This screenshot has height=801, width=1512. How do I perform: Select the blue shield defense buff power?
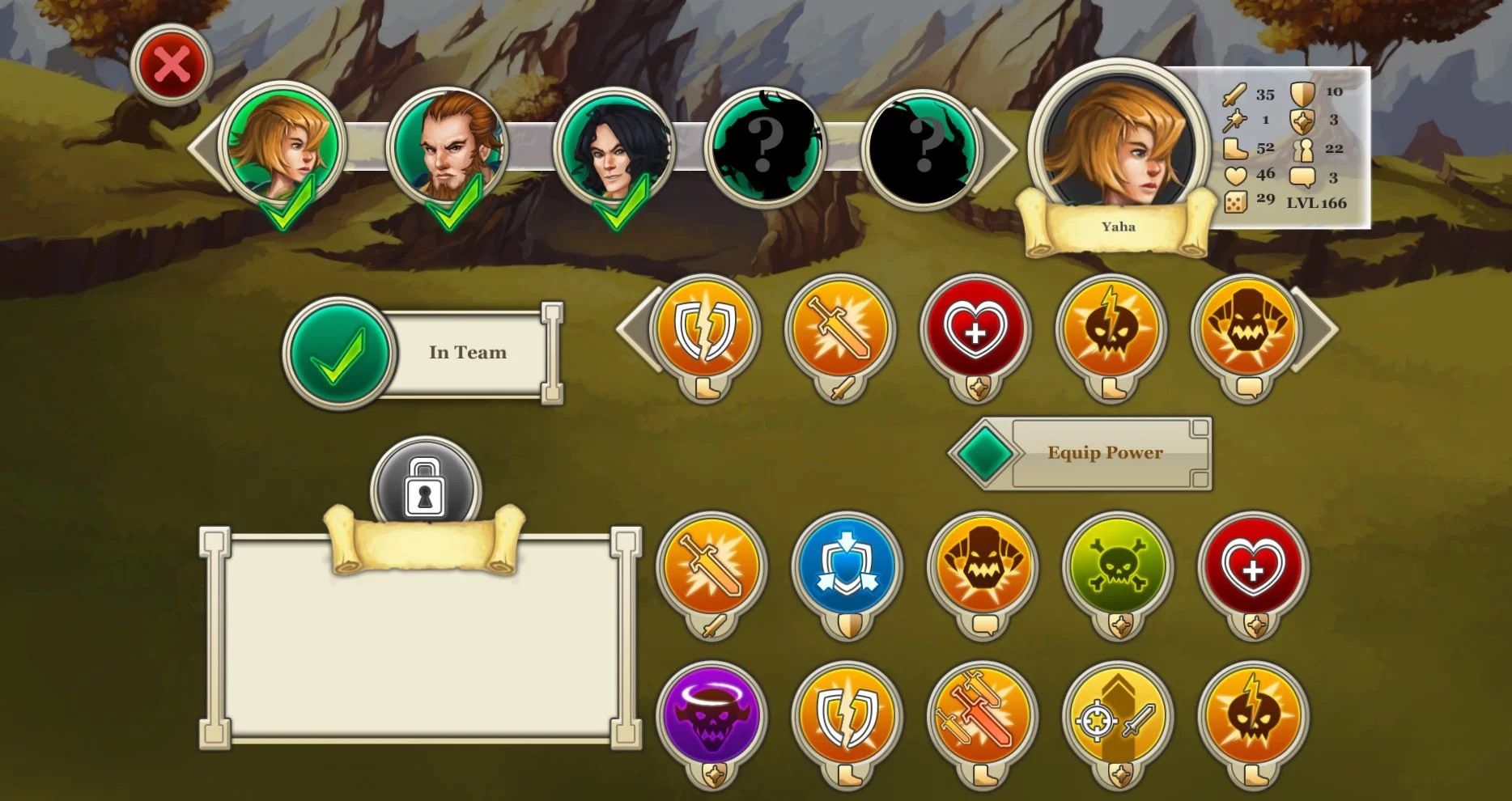(x=846, y=566)
